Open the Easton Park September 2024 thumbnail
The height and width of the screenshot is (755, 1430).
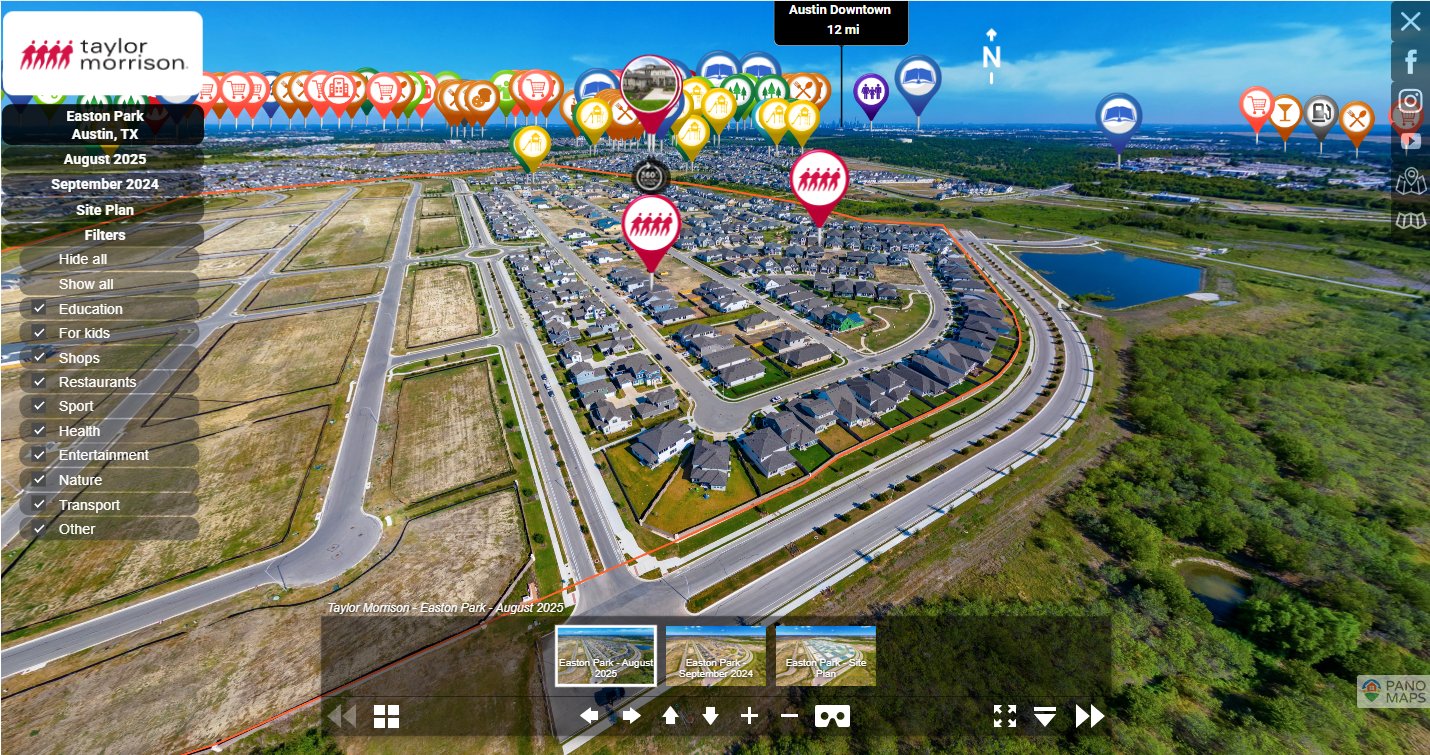[x=715, y=656]
